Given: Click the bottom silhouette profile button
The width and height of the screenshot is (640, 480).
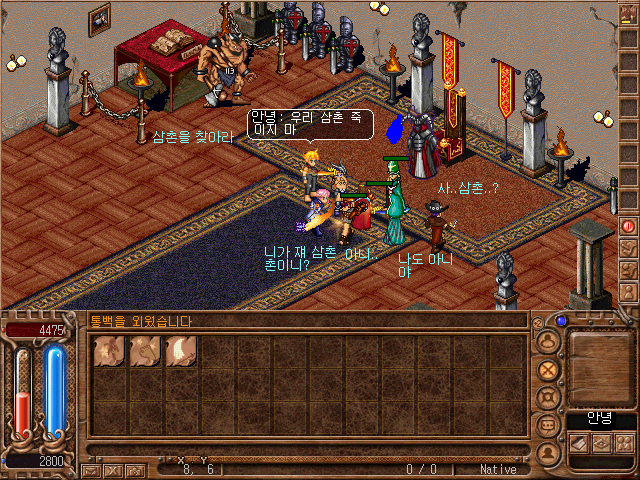Looking at the screenshot, I should coord(547,453).
